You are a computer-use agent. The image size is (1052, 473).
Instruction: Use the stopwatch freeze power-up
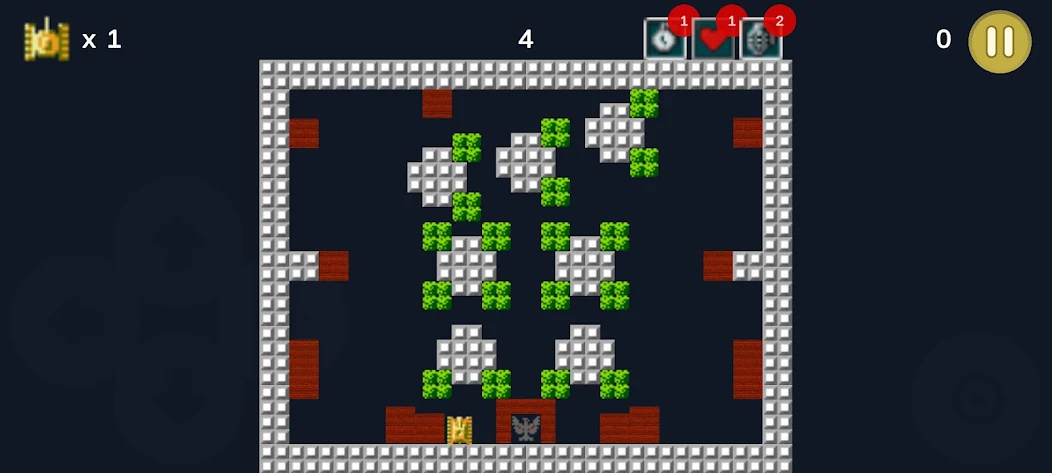pos(662,40)
